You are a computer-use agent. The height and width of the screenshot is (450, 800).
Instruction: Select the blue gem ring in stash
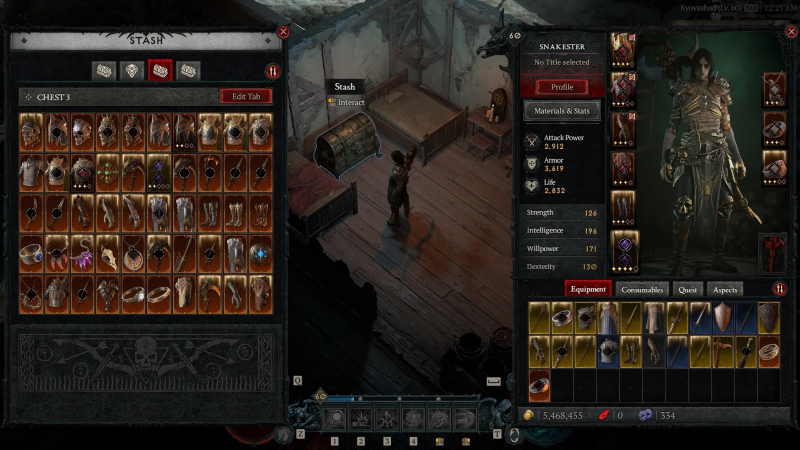click(x=31, y=254)
